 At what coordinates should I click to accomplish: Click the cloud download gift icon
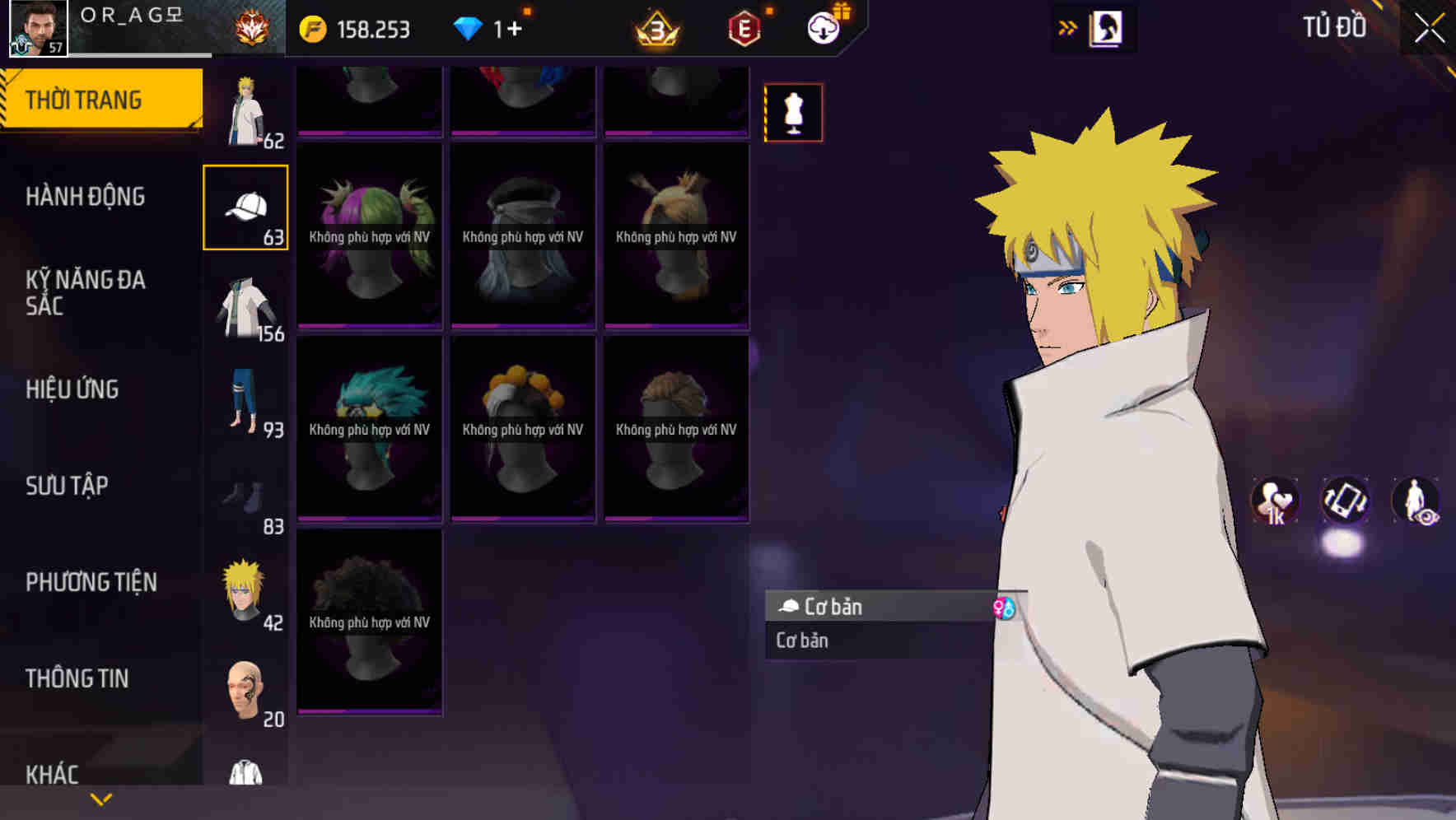(x=824, y=27)
